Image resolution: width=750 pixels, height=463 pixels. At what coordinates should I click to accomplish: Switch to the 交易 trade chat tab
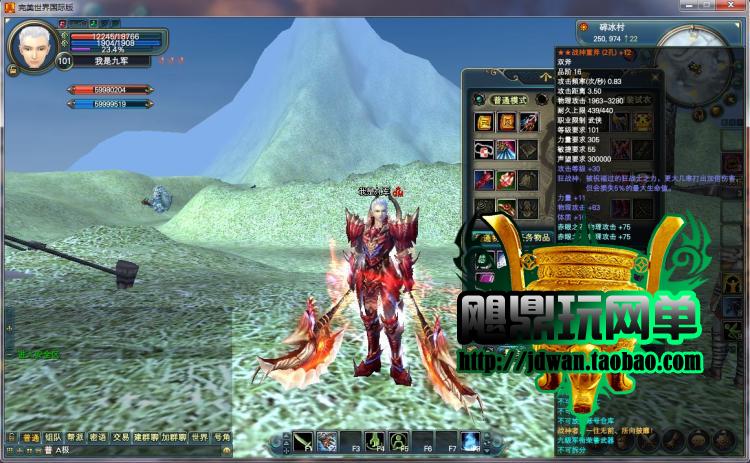tap(121, 437)
